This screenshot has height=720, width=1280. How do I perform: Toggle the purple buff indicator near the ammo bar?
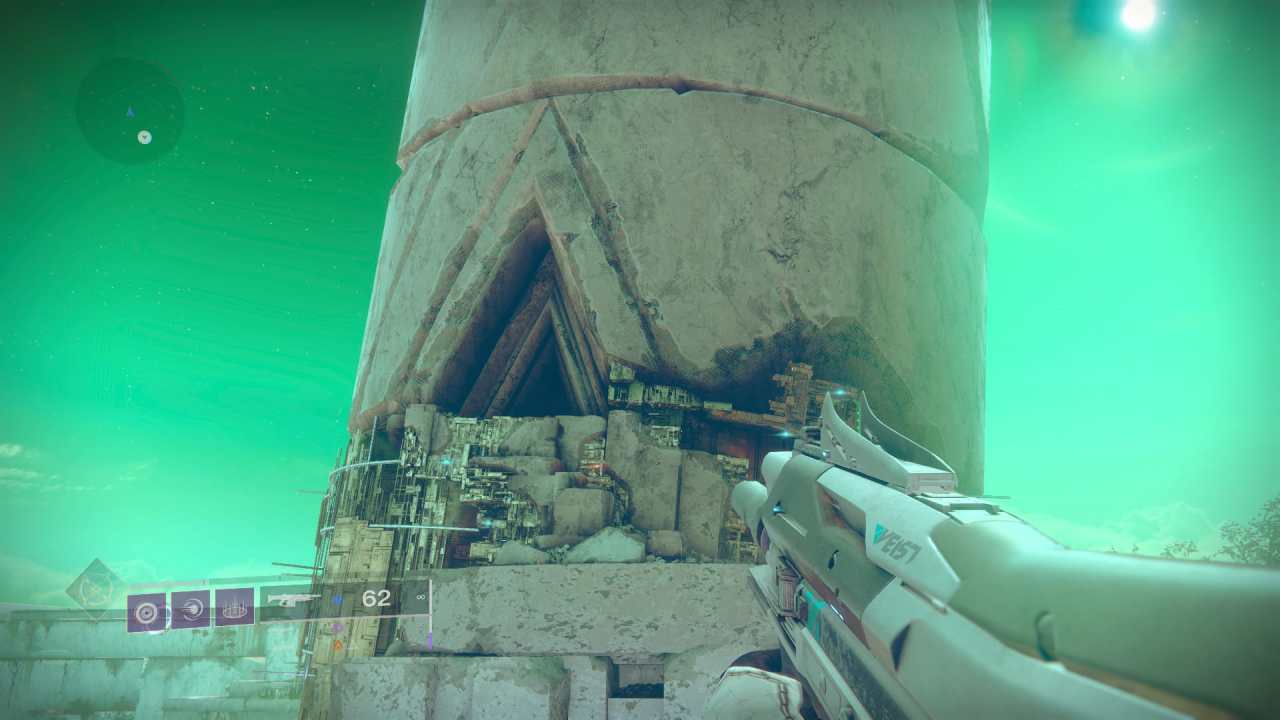336,627
